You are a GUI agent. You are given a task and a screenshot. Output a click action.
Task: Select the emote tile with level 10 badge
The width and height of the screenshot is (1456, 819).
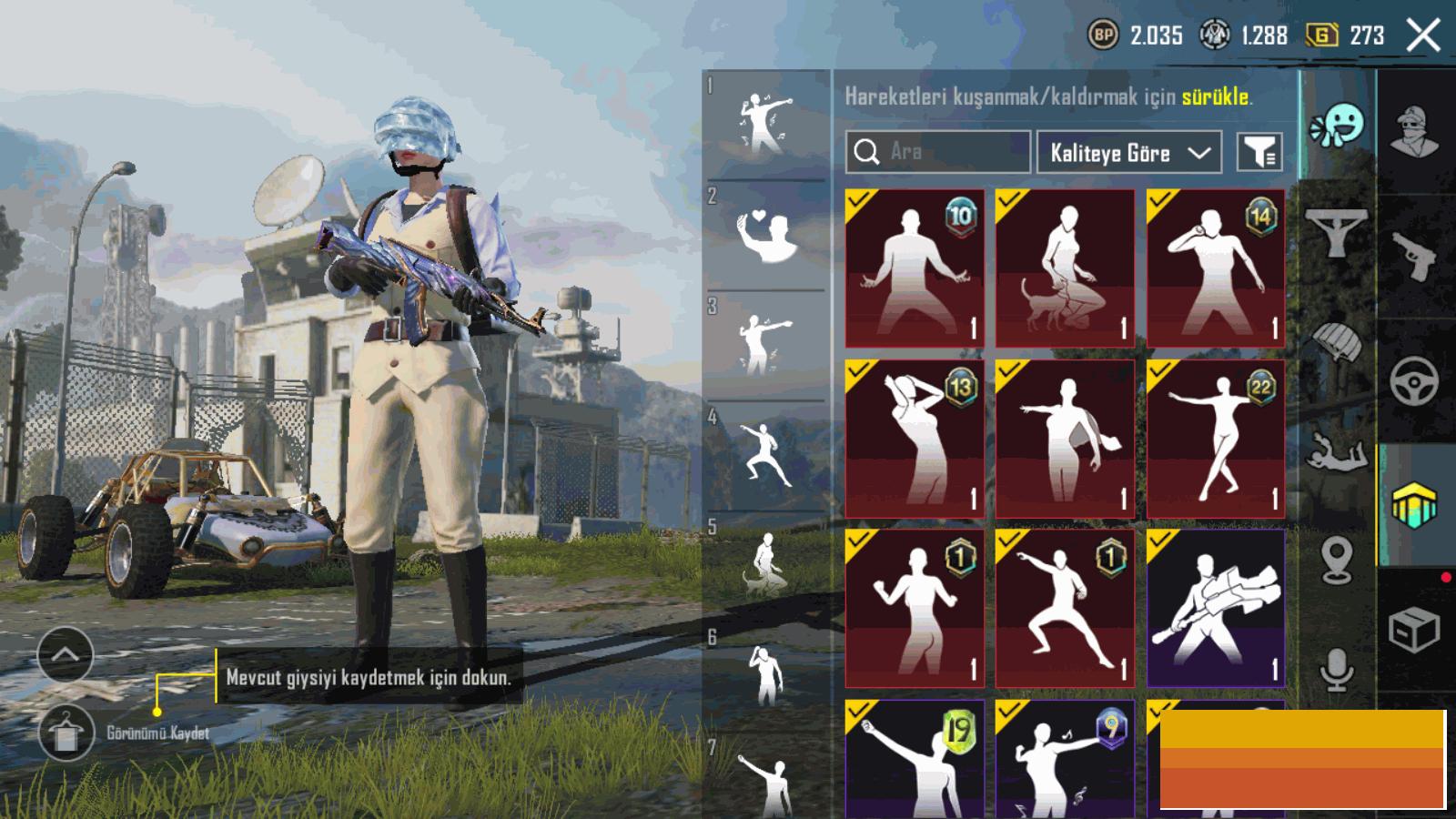click(x=915, y=268)
